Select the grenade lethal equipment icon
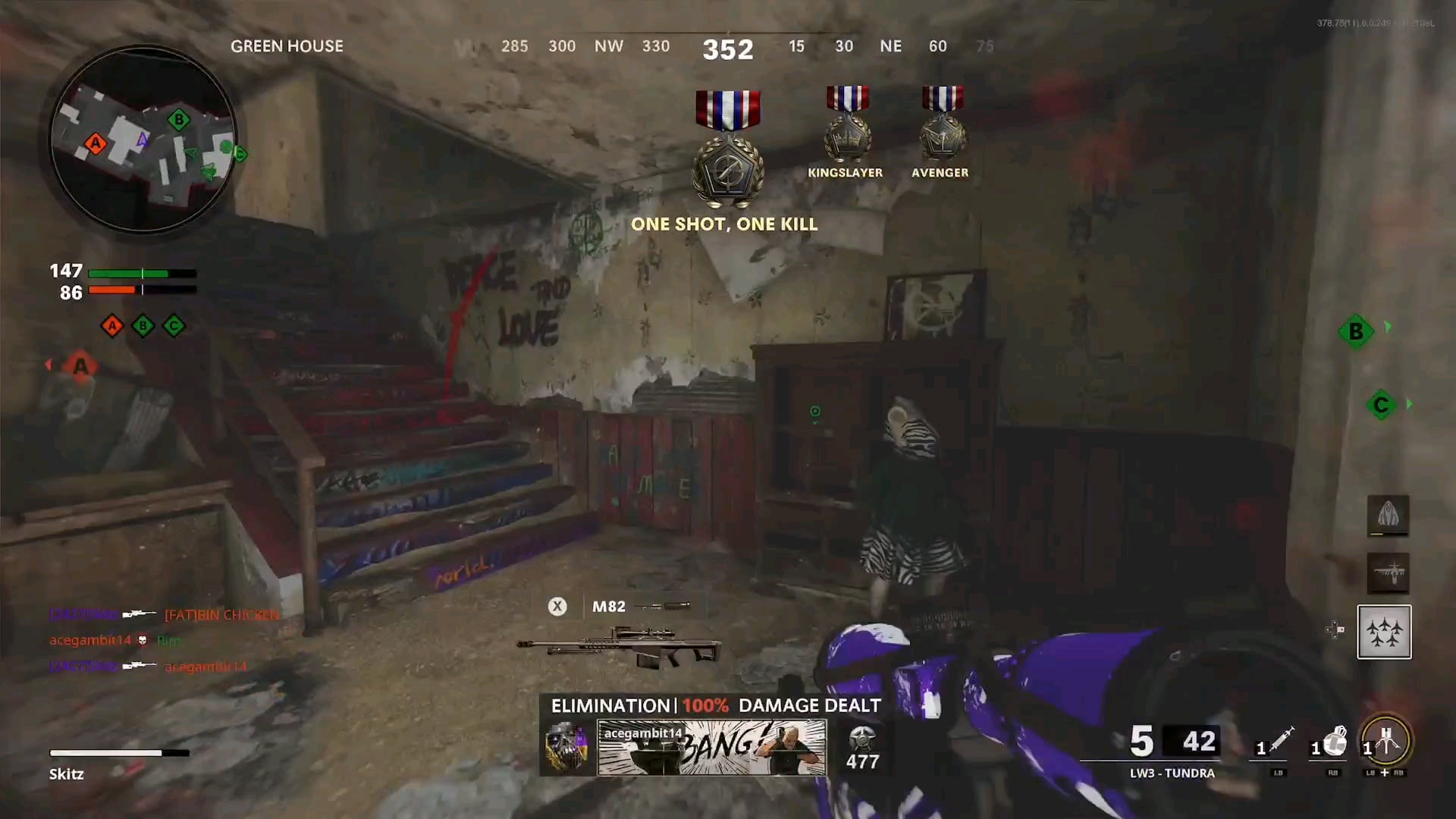This screenshot has height=819, width=1456. pyautogui.click(x=1332, y=742)
